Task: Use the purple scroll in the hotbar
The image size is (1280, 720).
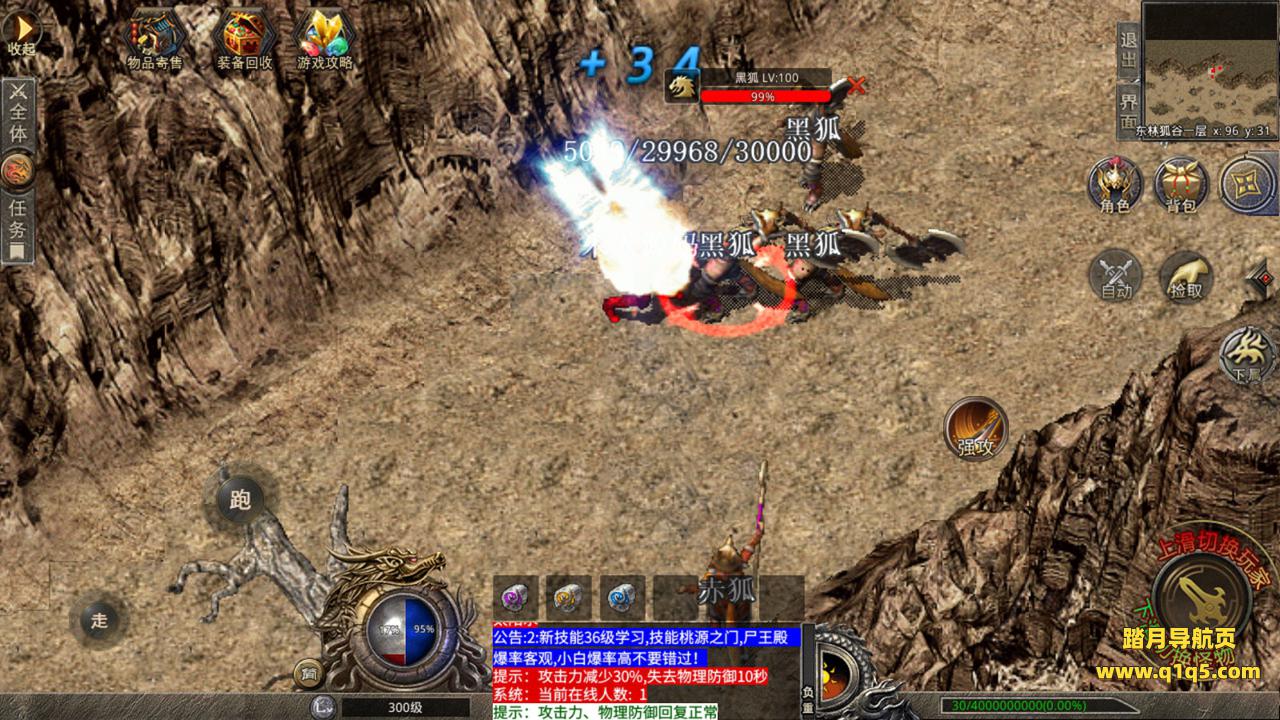Action: (x=517, y=597)
